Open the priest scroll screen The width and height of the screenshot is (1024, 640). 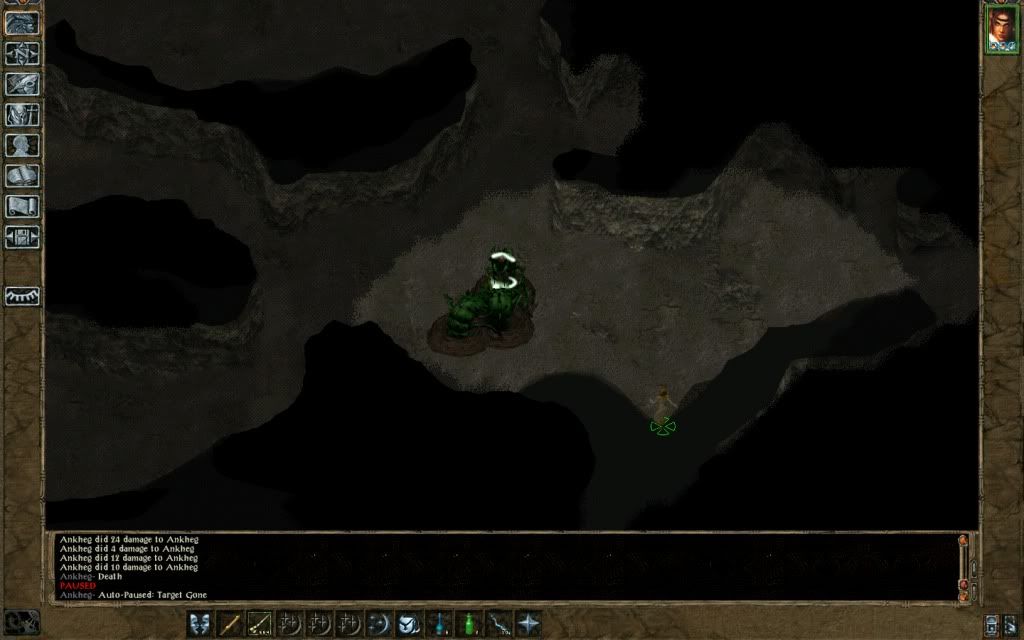pos(22,207)
